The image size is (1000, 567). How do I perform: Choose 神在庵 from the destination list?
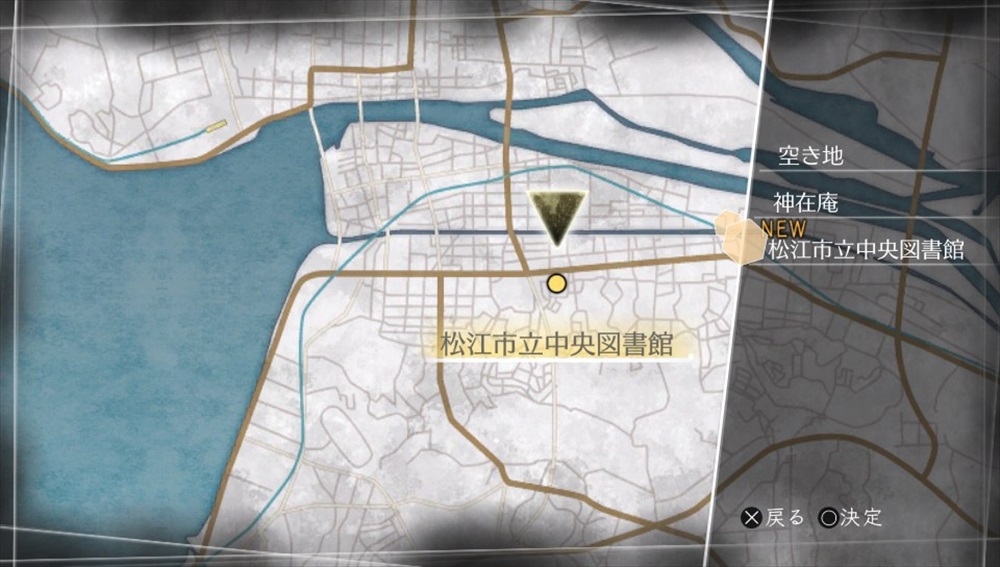point(805,203)
